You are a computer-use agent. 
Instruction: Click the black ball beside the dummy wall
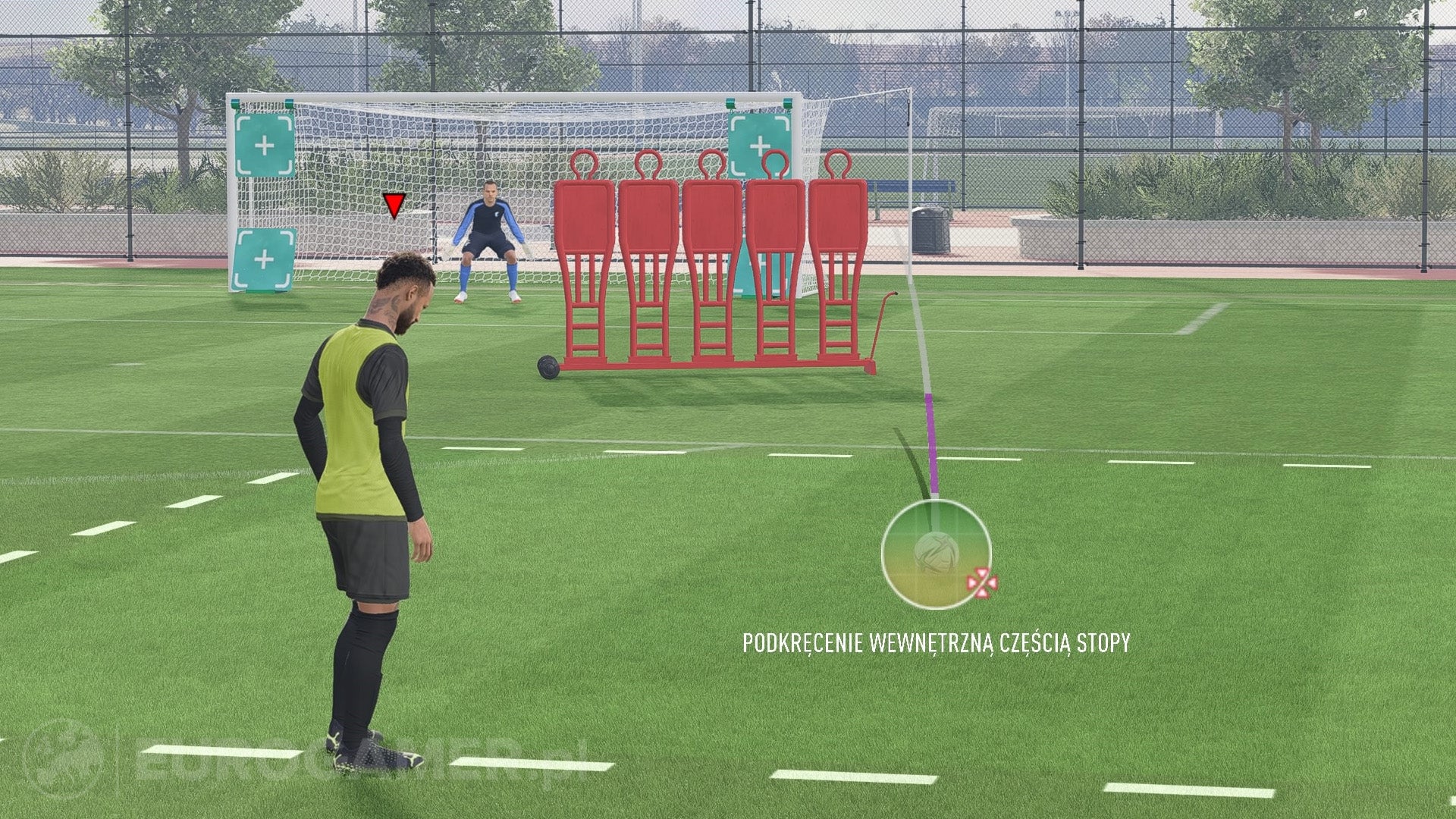pos(548,366)
